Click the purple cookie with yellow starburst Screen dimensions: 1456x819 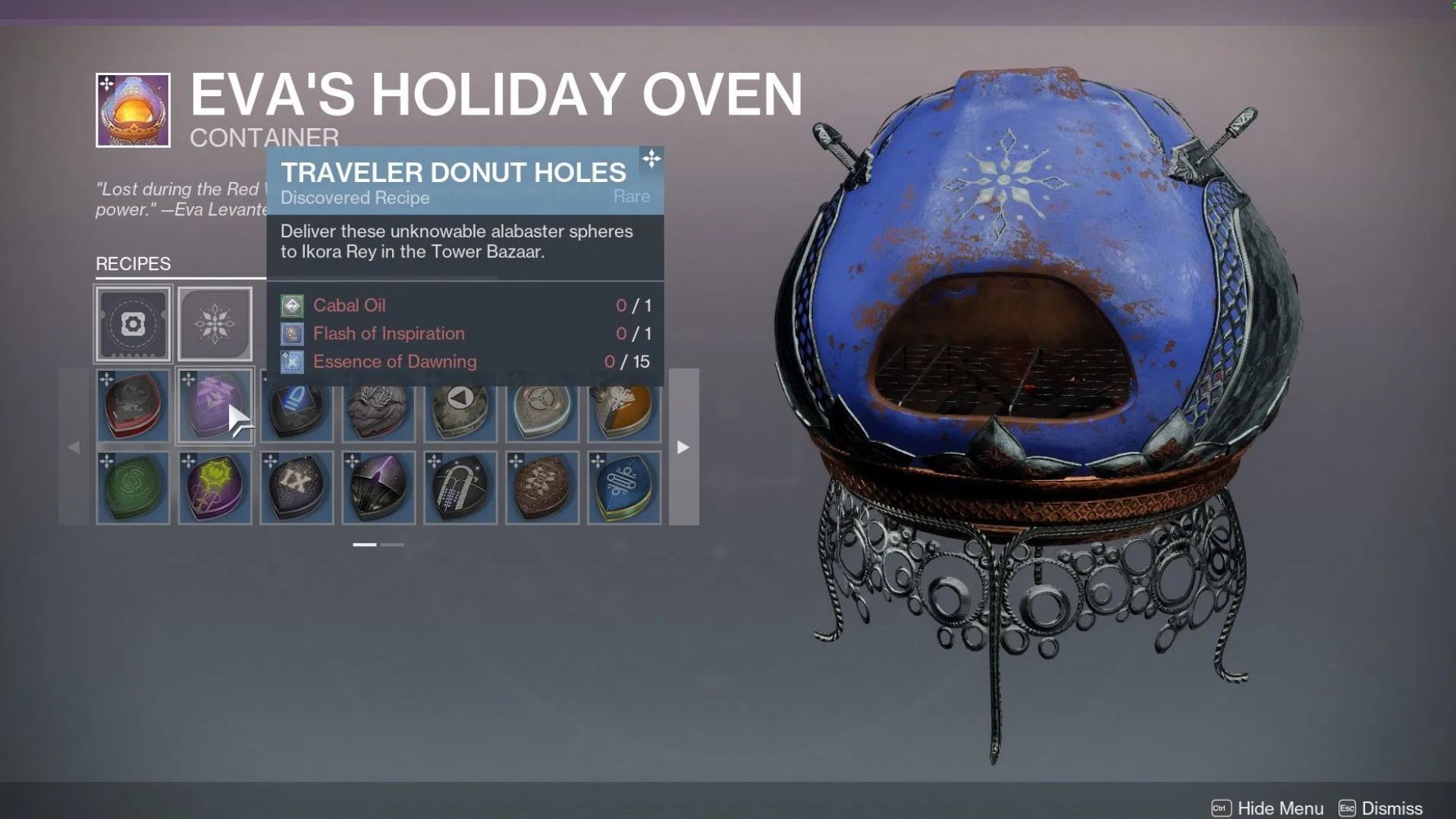point(215,488)
